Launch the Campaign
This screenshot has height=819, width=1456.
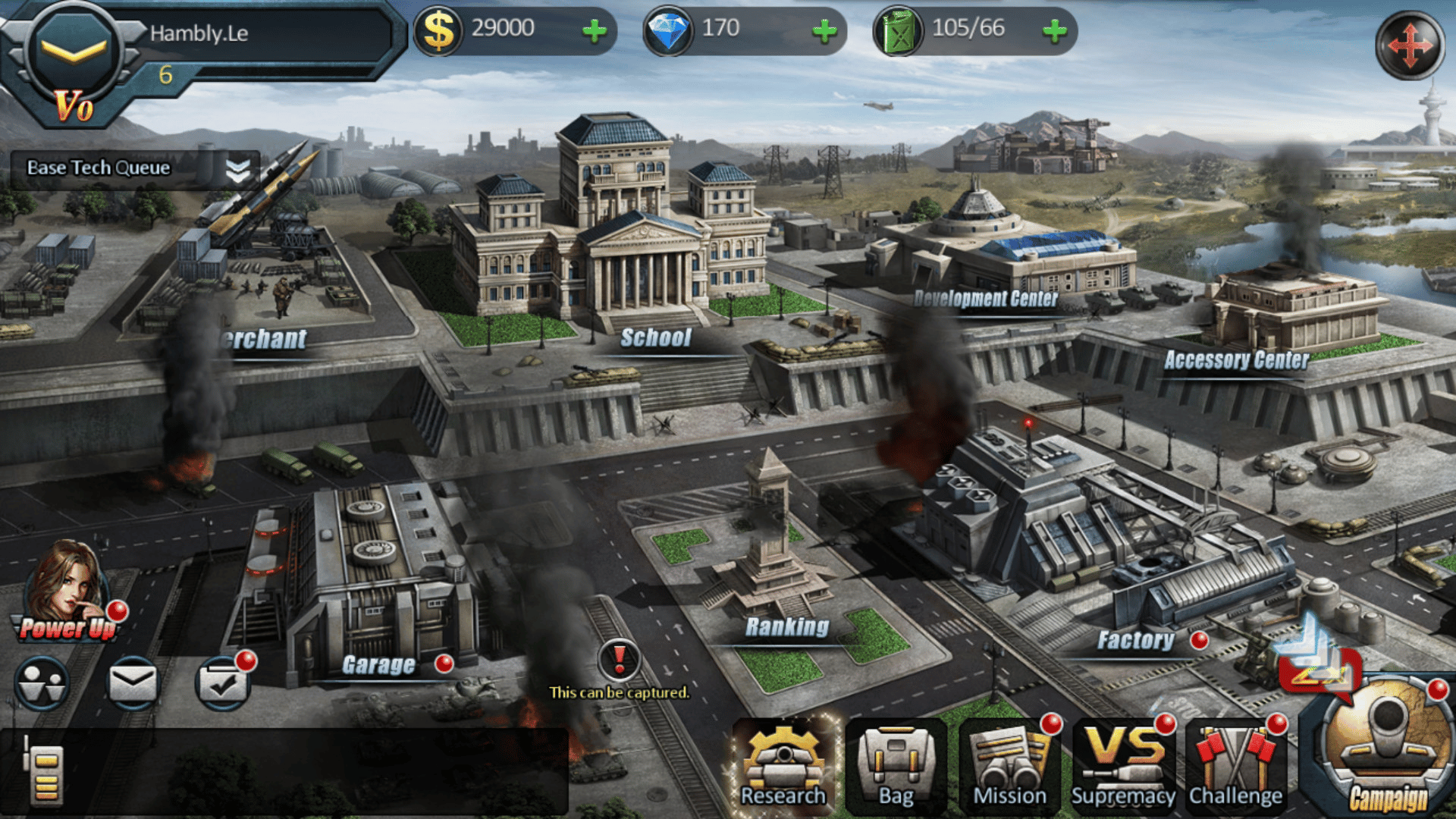(x=1386, y=747)
